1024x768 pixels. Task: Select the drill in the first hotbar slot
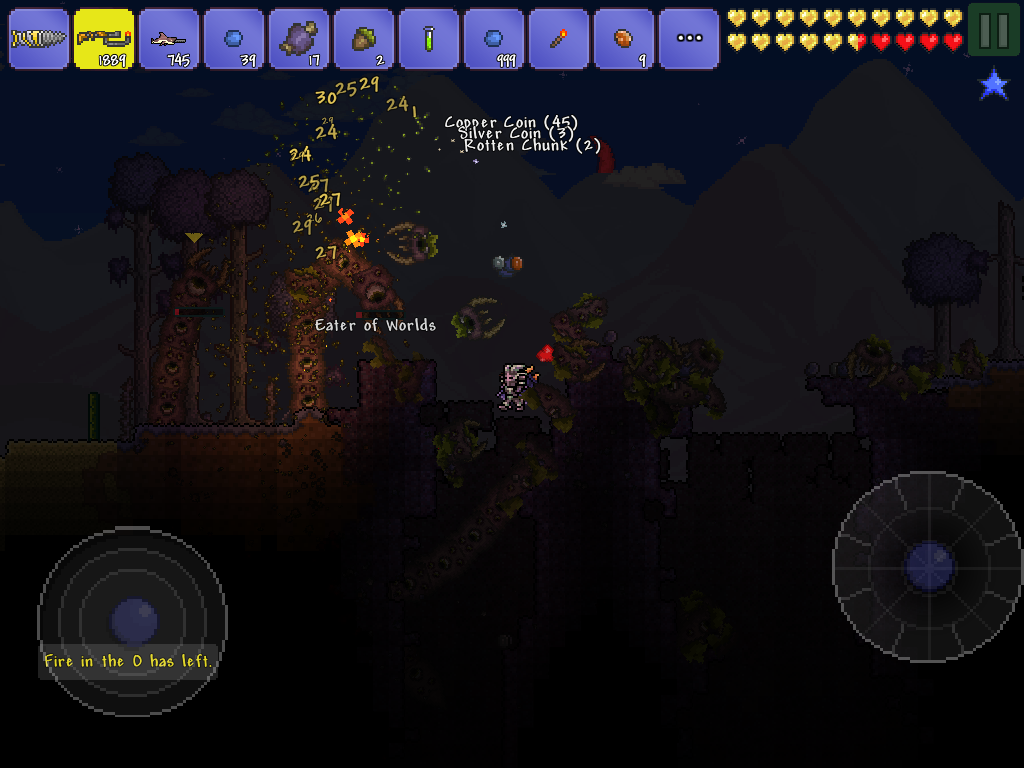coord(39,39)
